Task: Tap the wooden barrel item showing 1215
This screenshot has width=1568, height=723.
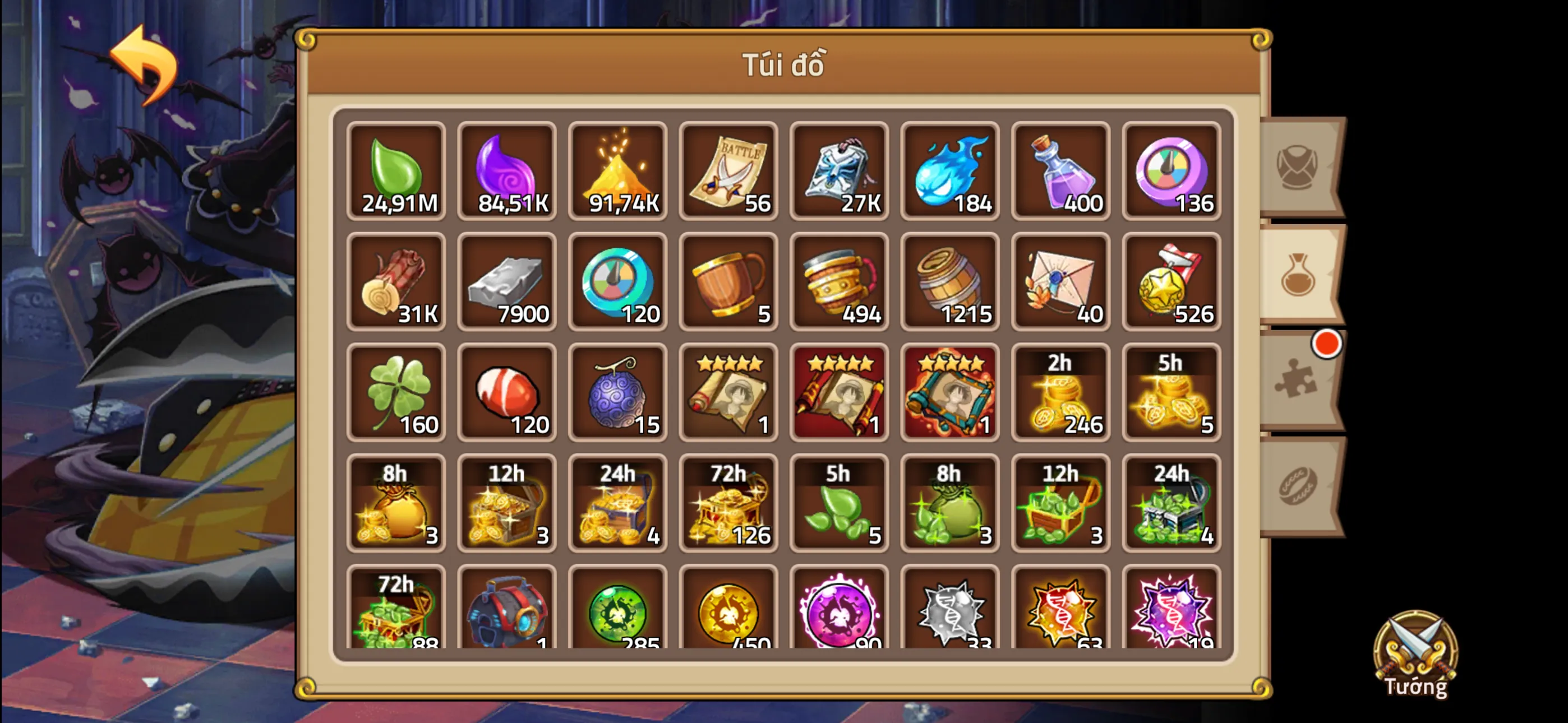Action: pos(949,283)
